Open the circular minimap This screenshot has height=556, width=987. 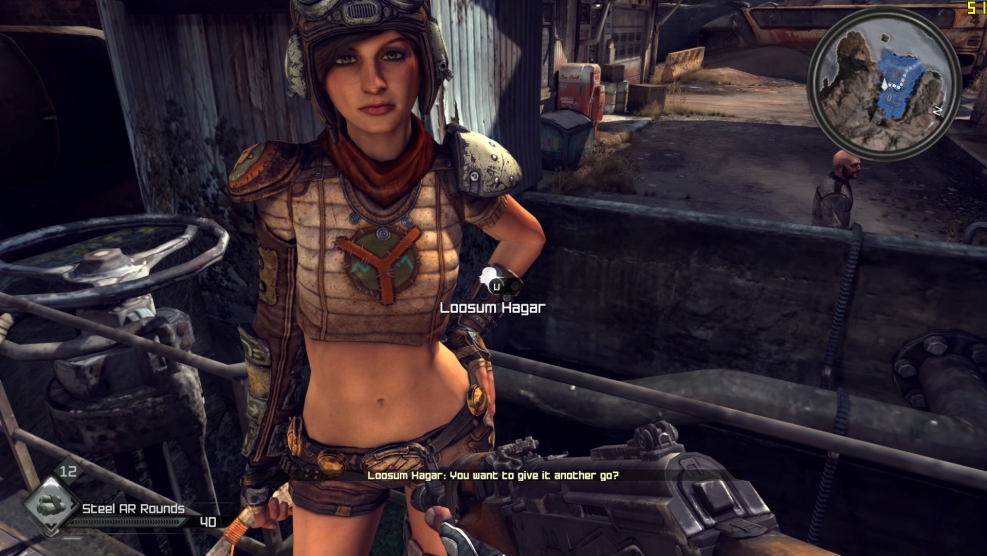pyautogui.click(x=883, y=83)
